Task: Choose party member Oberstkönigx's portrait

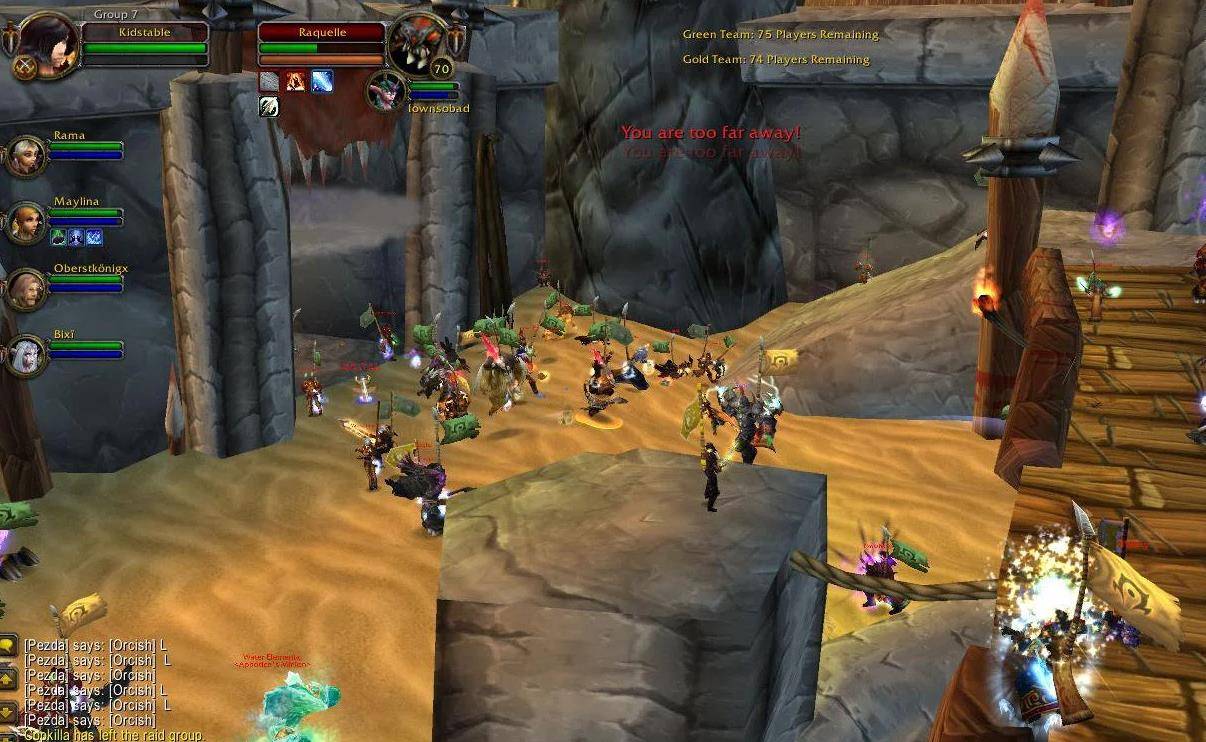Action: pos(25,289)
